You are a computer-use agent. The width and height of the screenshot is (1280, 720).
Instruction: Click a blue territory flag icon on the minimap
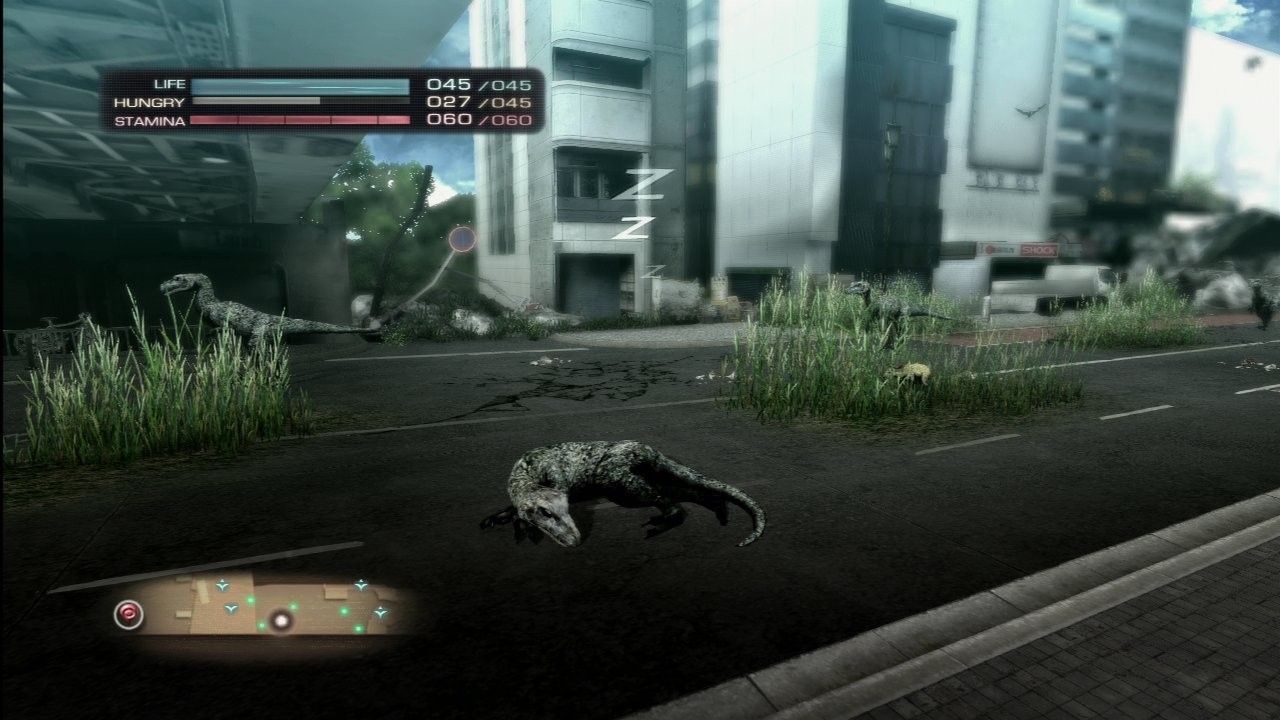coord(222,586)
